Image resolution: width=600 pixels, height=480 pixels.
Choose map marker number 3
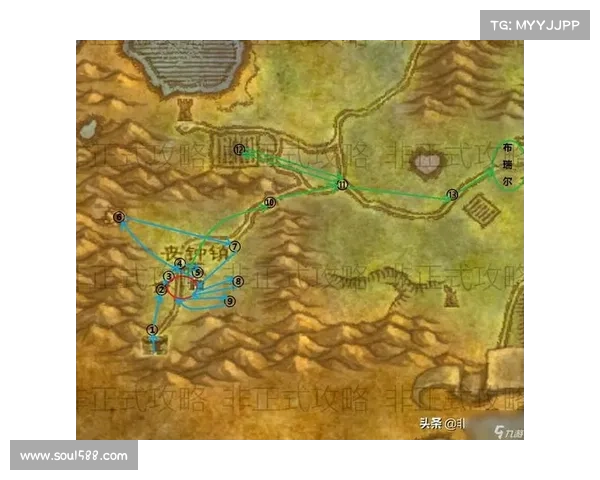coord(169,276)
